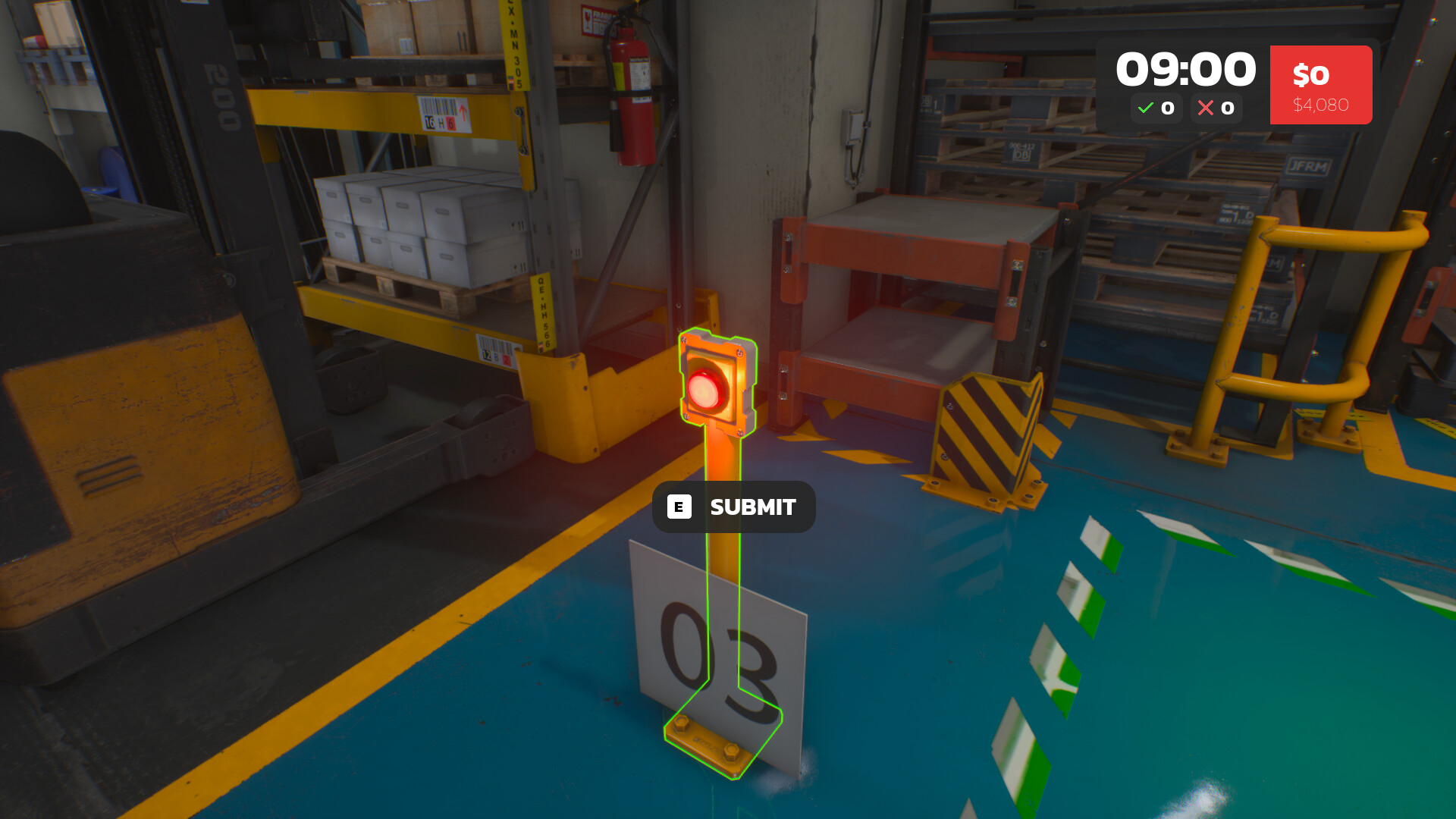Click the red X failure counter icon
This screenshot has height=819, width=1456.
pyautogui.click(x=1207, y=108)
